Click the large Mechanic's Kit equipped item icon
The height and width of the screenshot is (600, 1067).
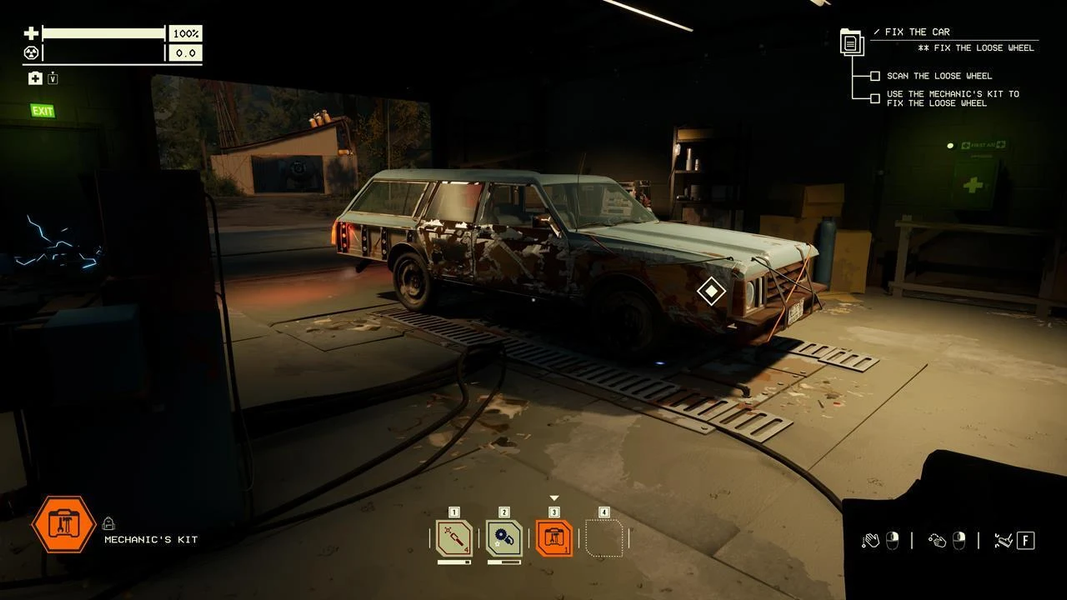[x=64, y=524]
